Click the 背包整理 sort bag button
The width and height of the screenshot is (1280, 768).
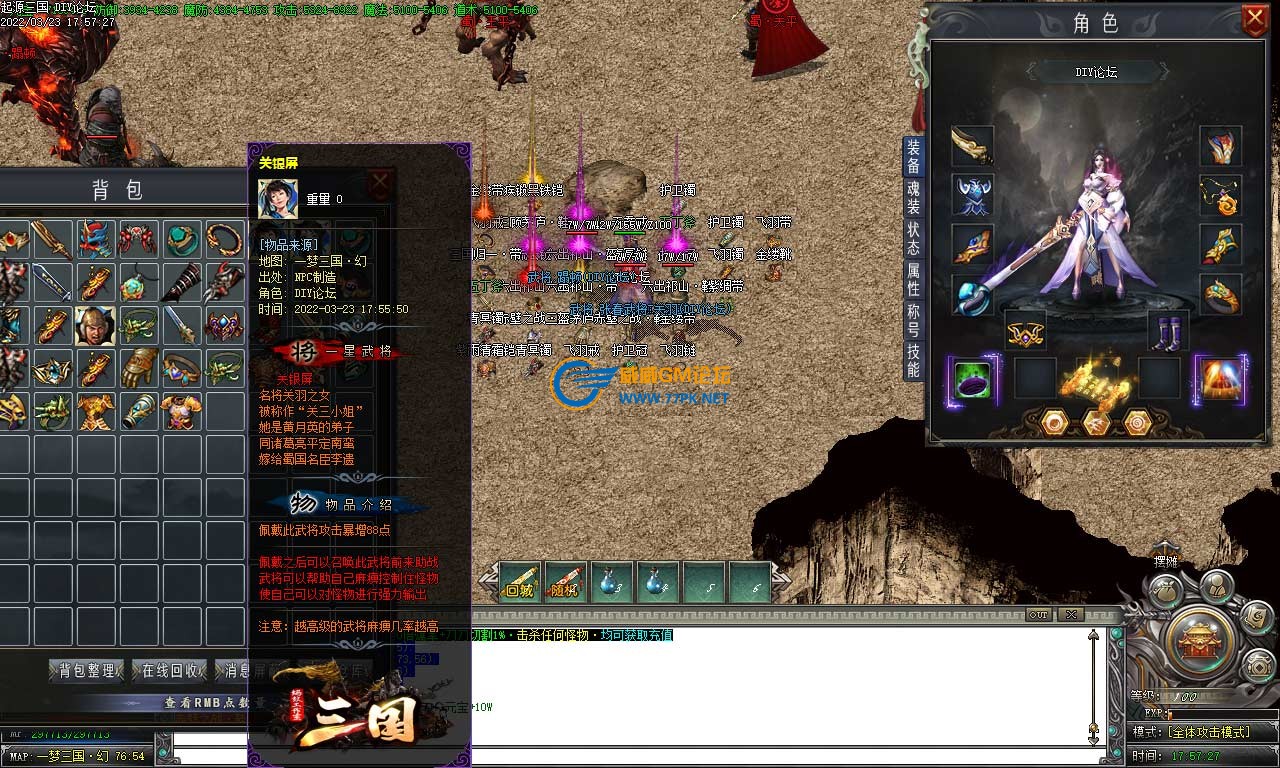pos(86,670)
